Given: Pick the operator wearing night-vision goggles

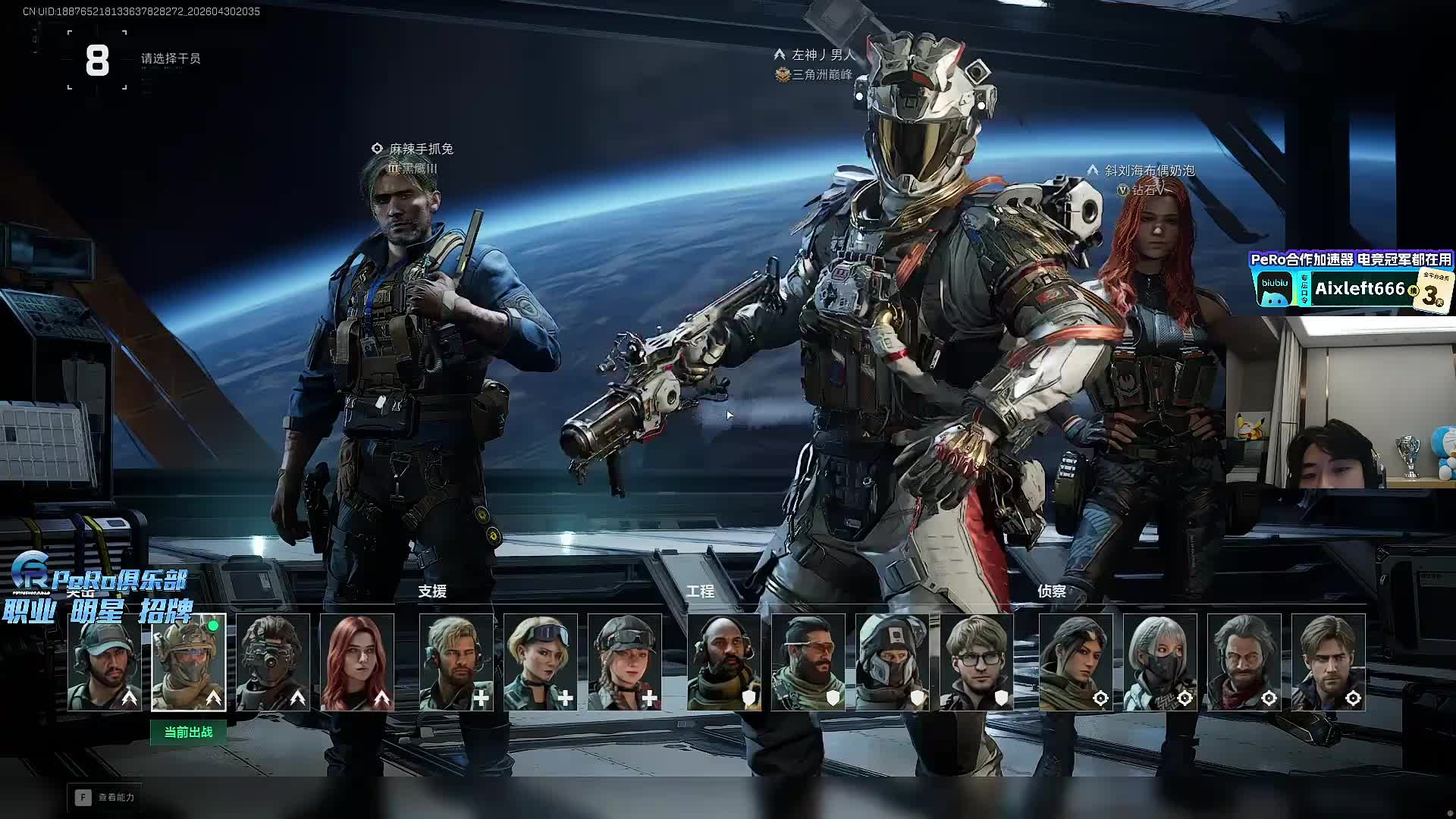Looking at the screenshot, I should pos(273,662).
